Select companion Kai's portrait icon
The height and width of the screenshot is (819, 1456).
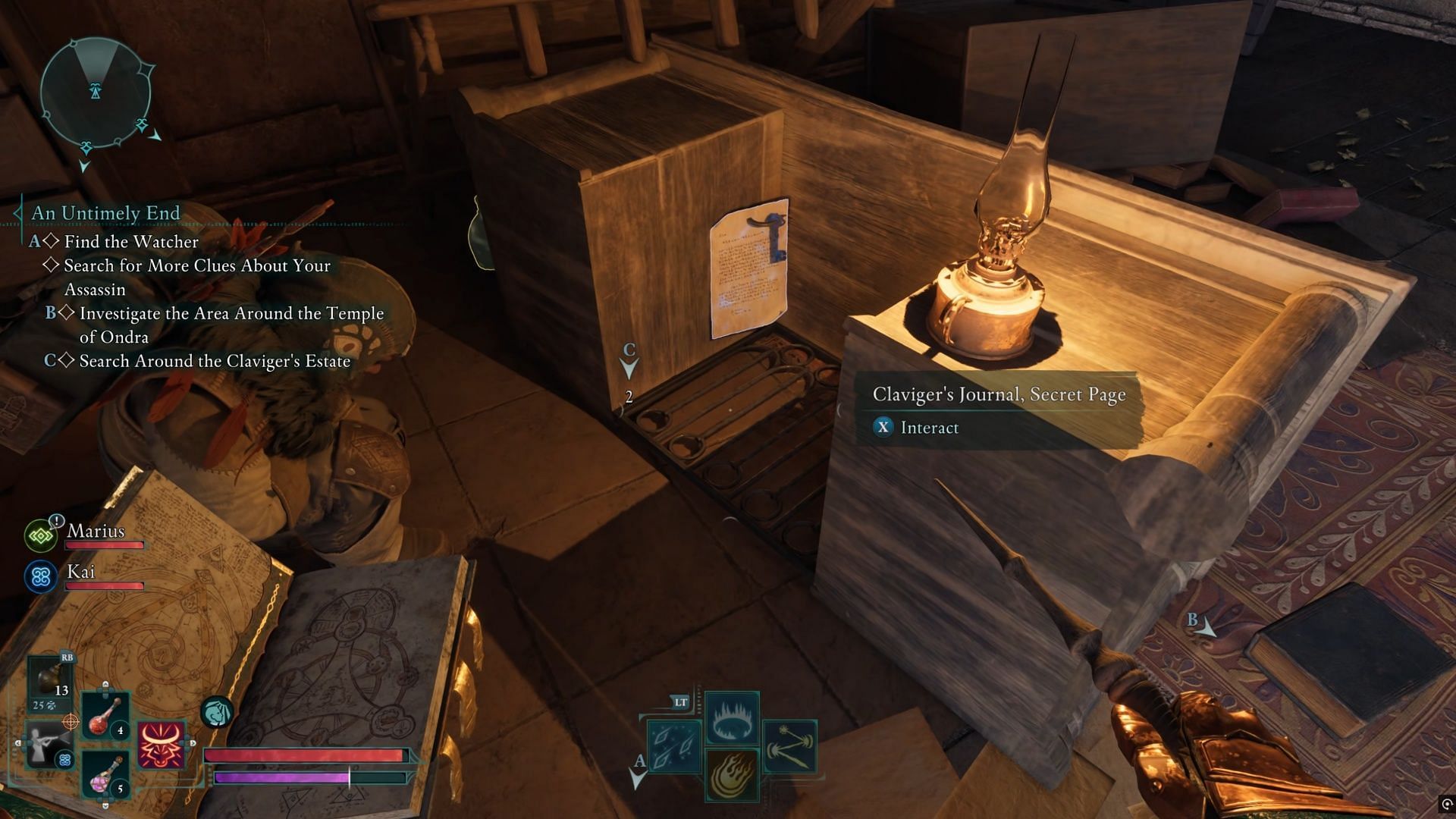pos(41,577)
